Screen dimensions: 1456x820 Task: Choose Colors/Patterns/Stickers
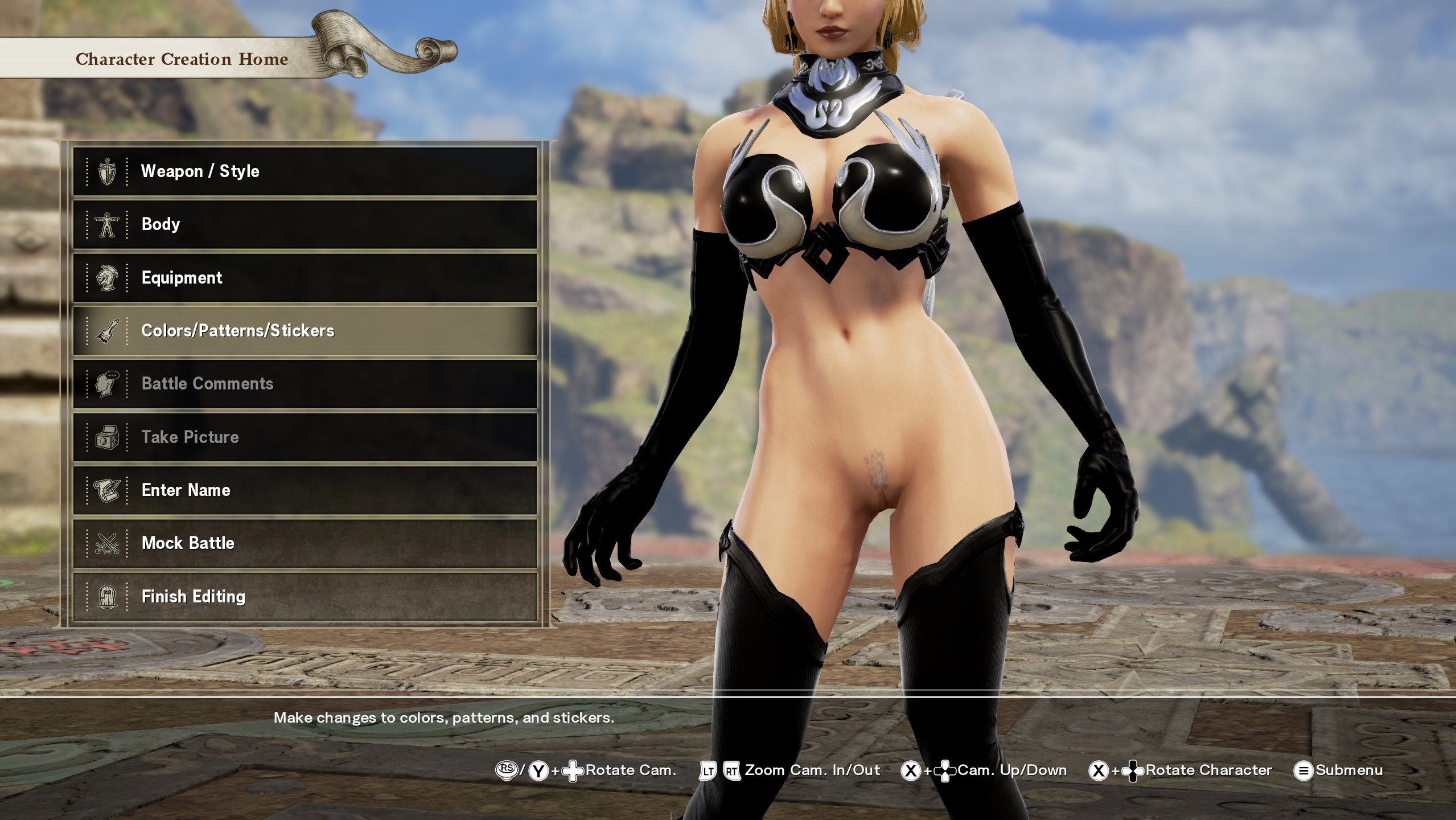coord(305,330)
